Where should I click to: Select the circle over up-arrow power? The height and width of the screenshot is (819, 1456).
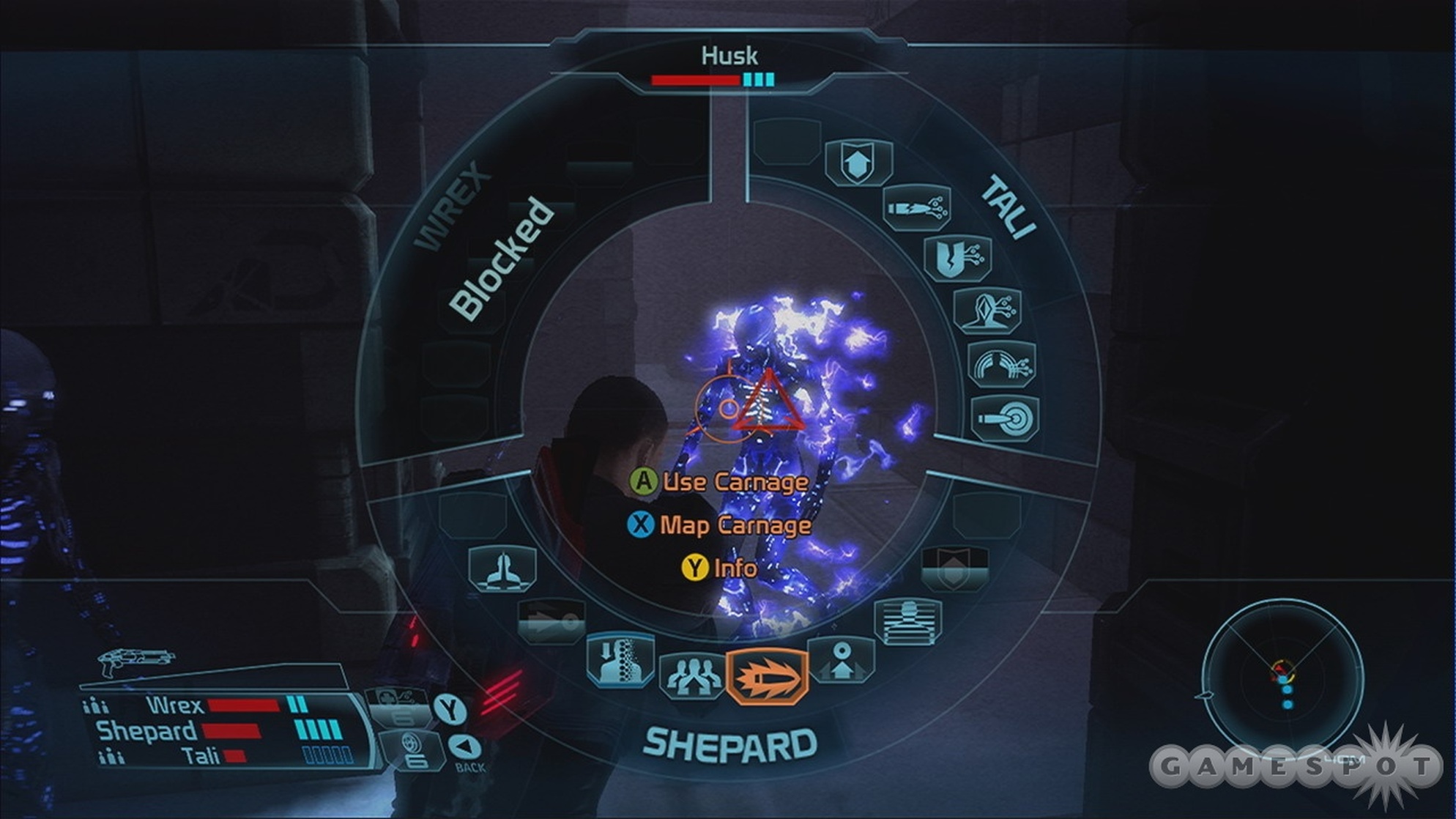click(842, 660)
